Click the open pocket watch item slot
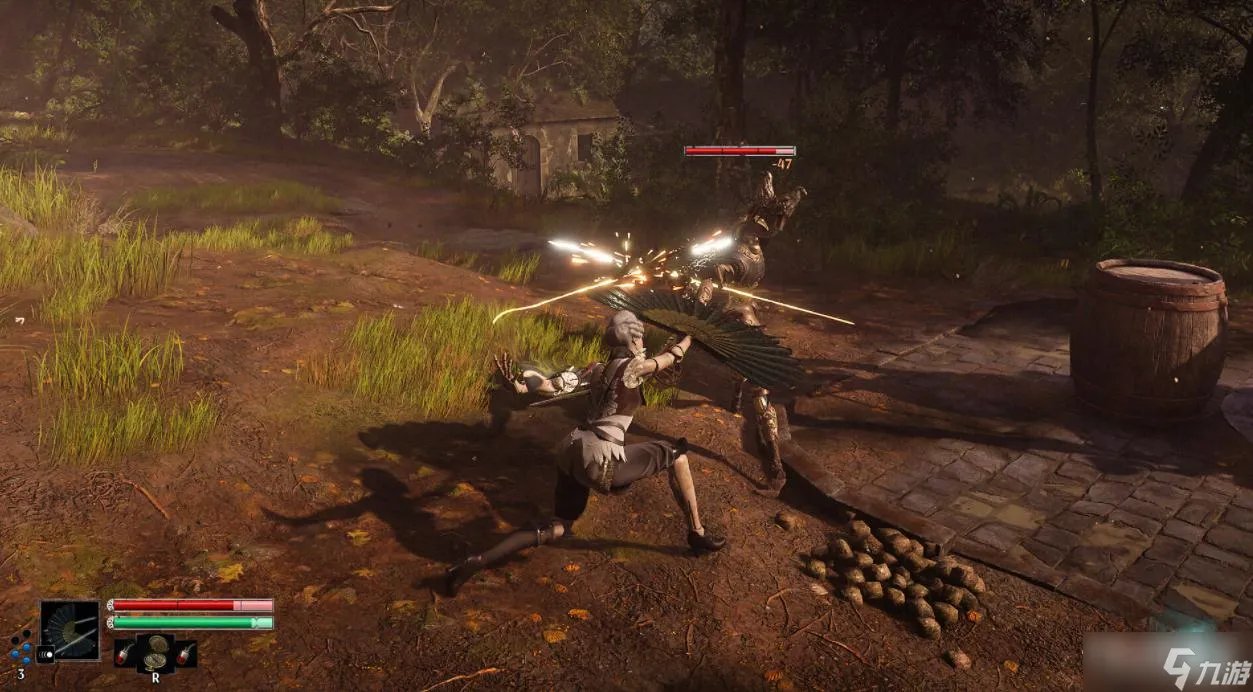This screenshot has height=692, width=1253. point(155,652)
